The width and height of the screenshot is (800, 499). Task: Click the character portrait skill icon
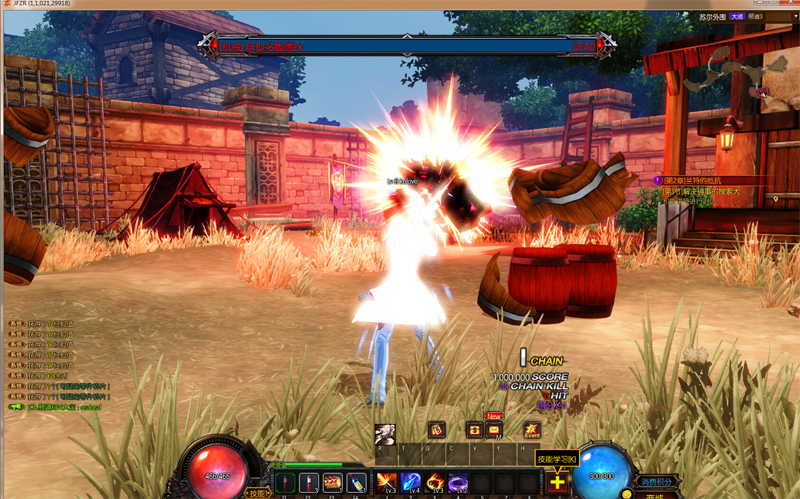point(385,434)
